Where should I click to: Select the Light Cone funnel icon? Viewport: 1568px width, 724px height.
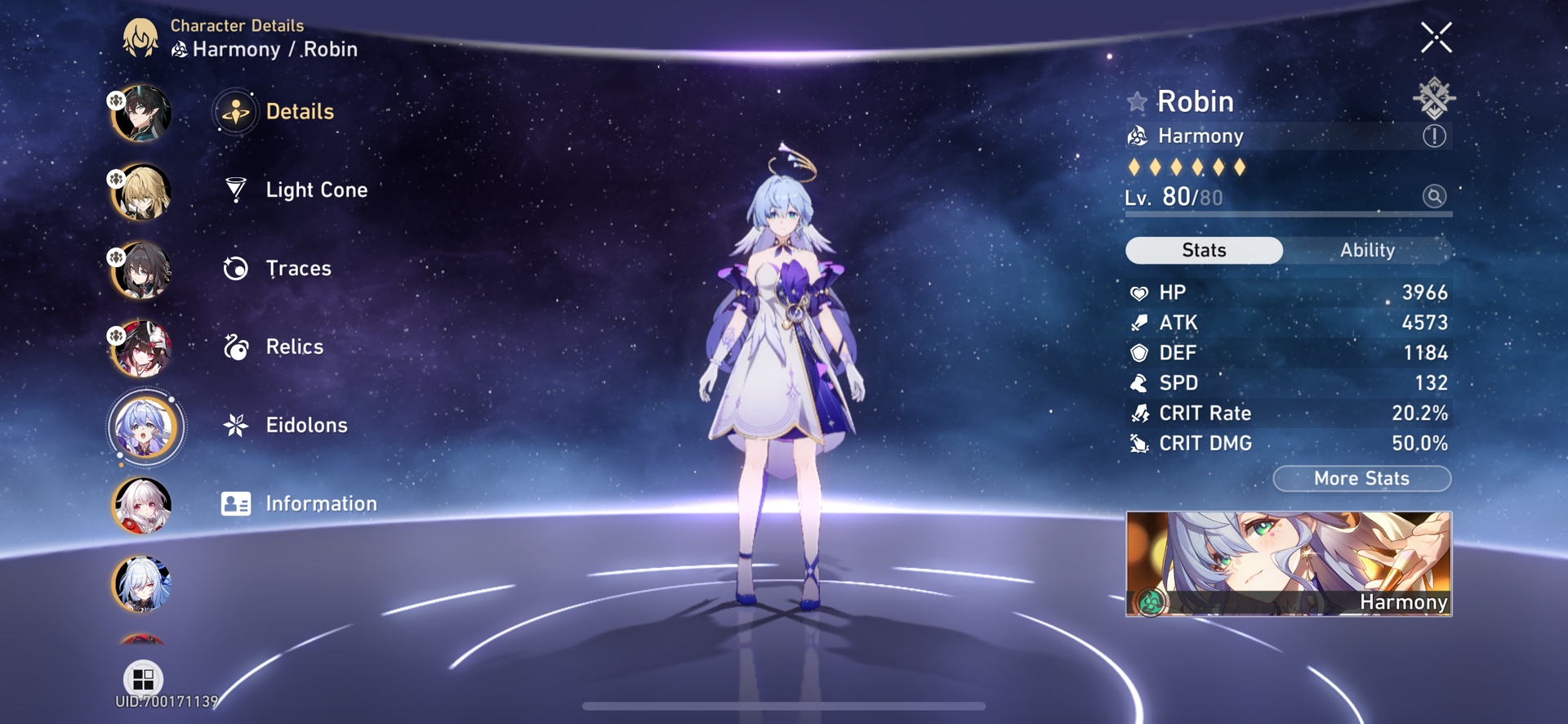coord(235,190)
